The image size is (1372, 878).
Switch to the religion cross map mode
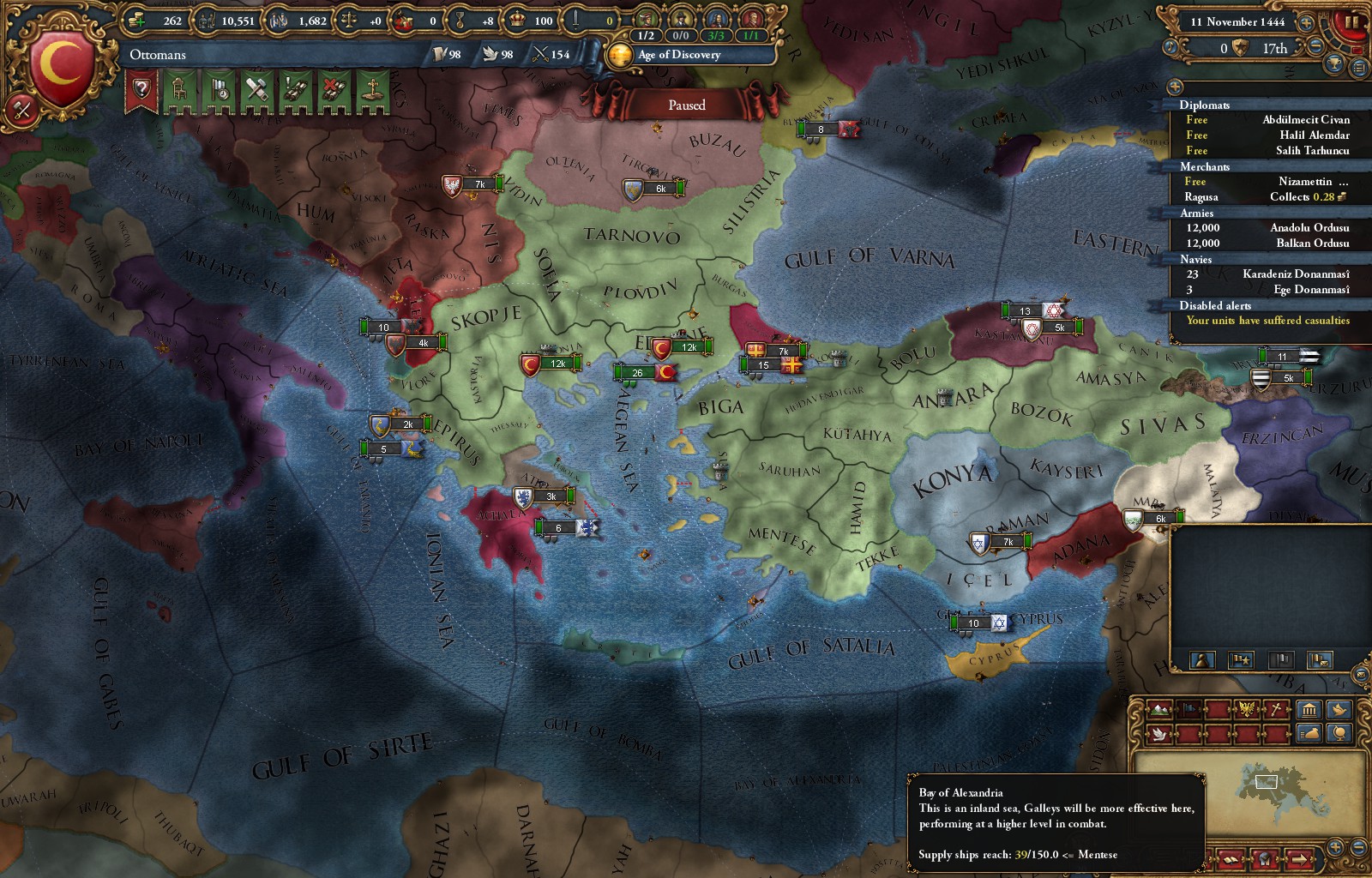pyautogui.click(x=1276, y=709)
